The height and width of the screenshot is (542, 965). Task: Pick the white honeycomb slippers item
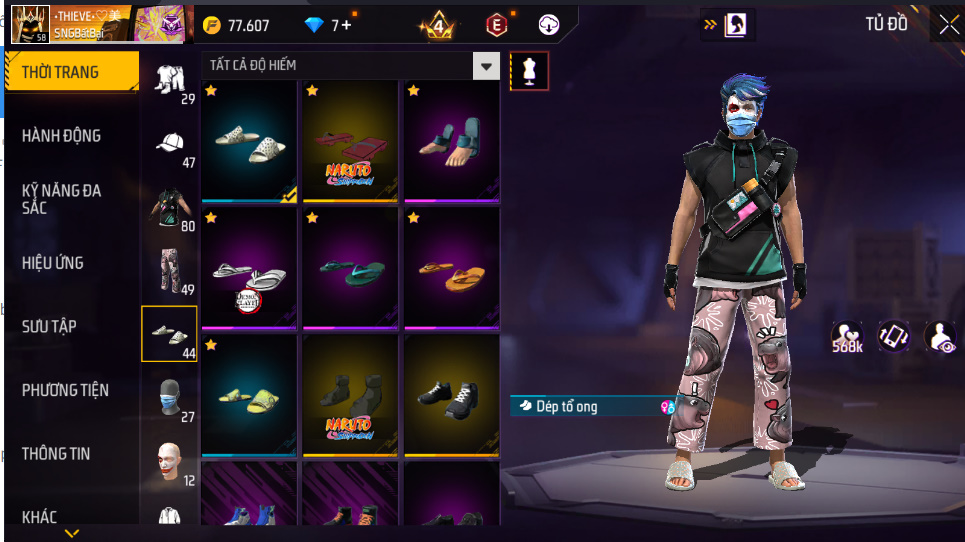(249, 140)
